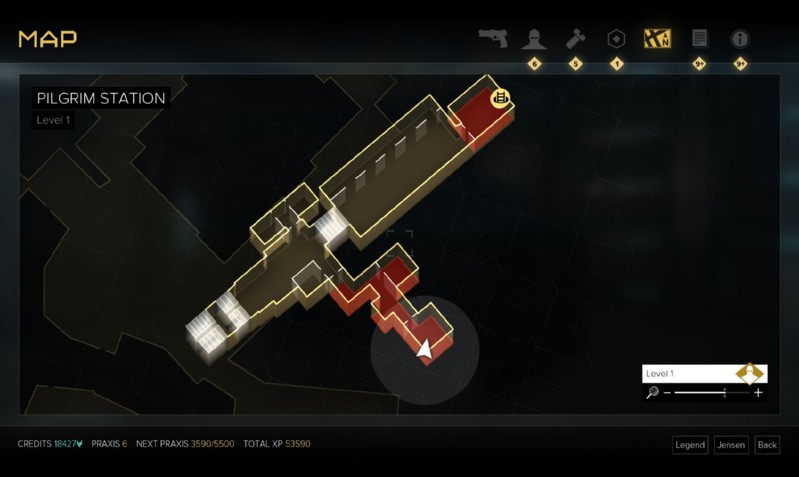Select the highlighted Map tab

657,38
